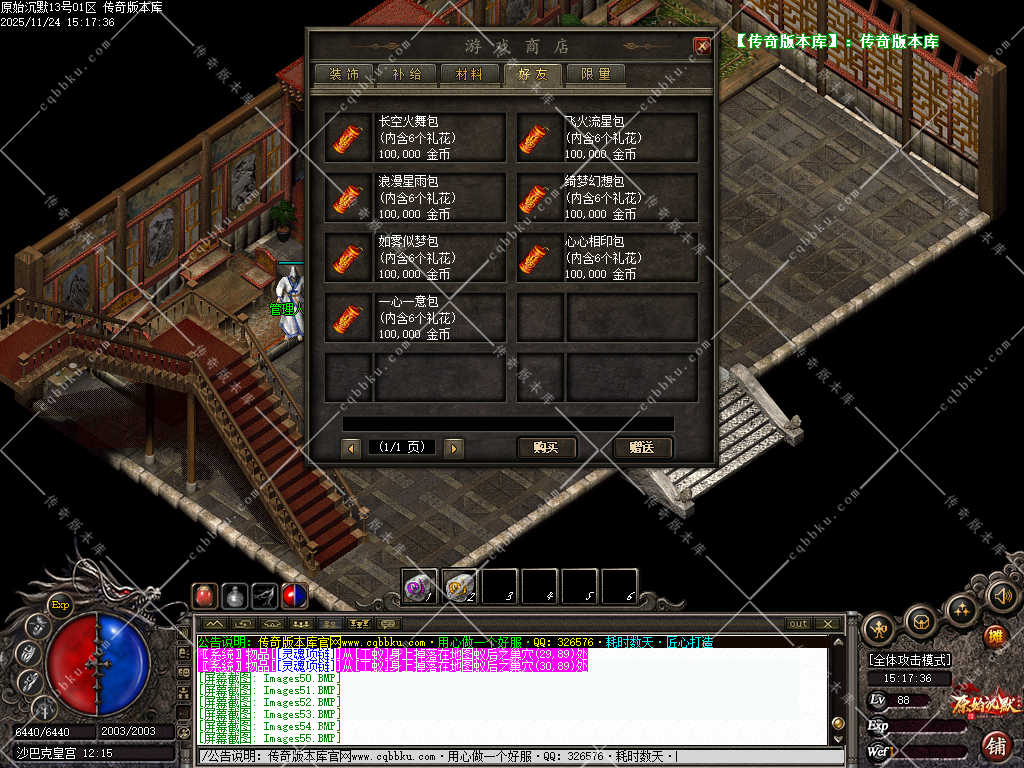Click the out button on chat bar
1024x768 pixels.
click(798, 624)
